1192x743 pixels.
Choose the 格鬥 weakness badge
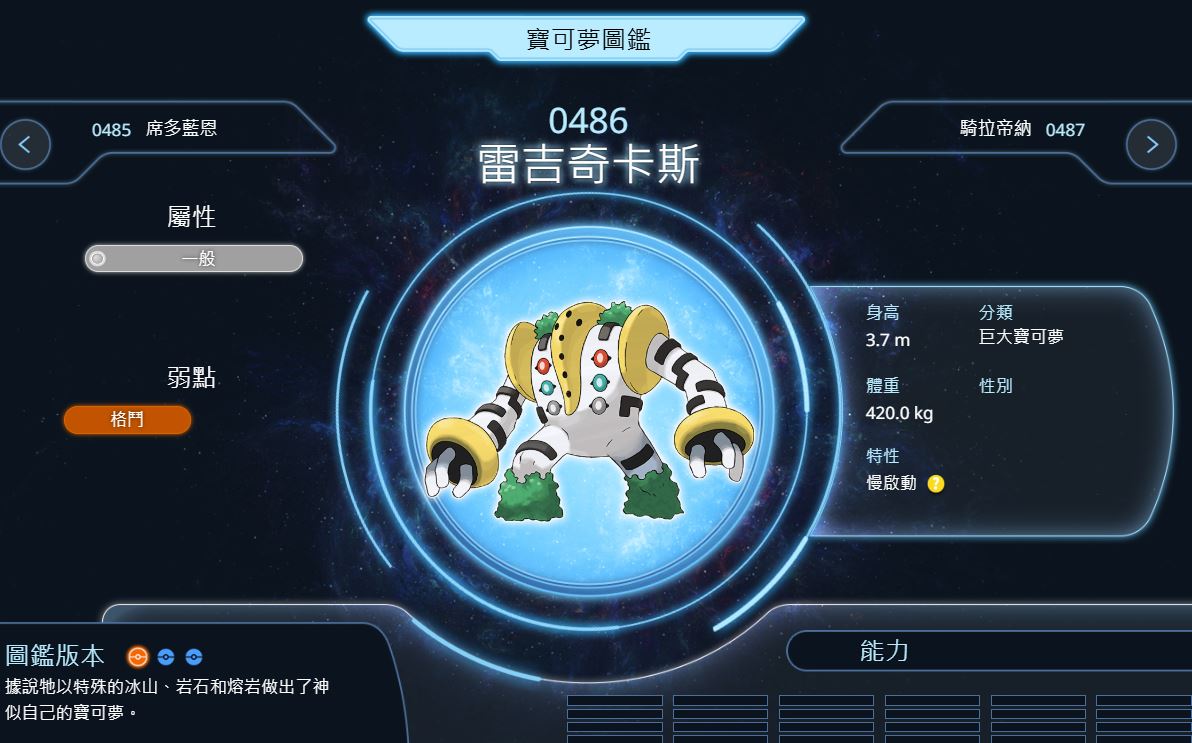click(127, 420)
